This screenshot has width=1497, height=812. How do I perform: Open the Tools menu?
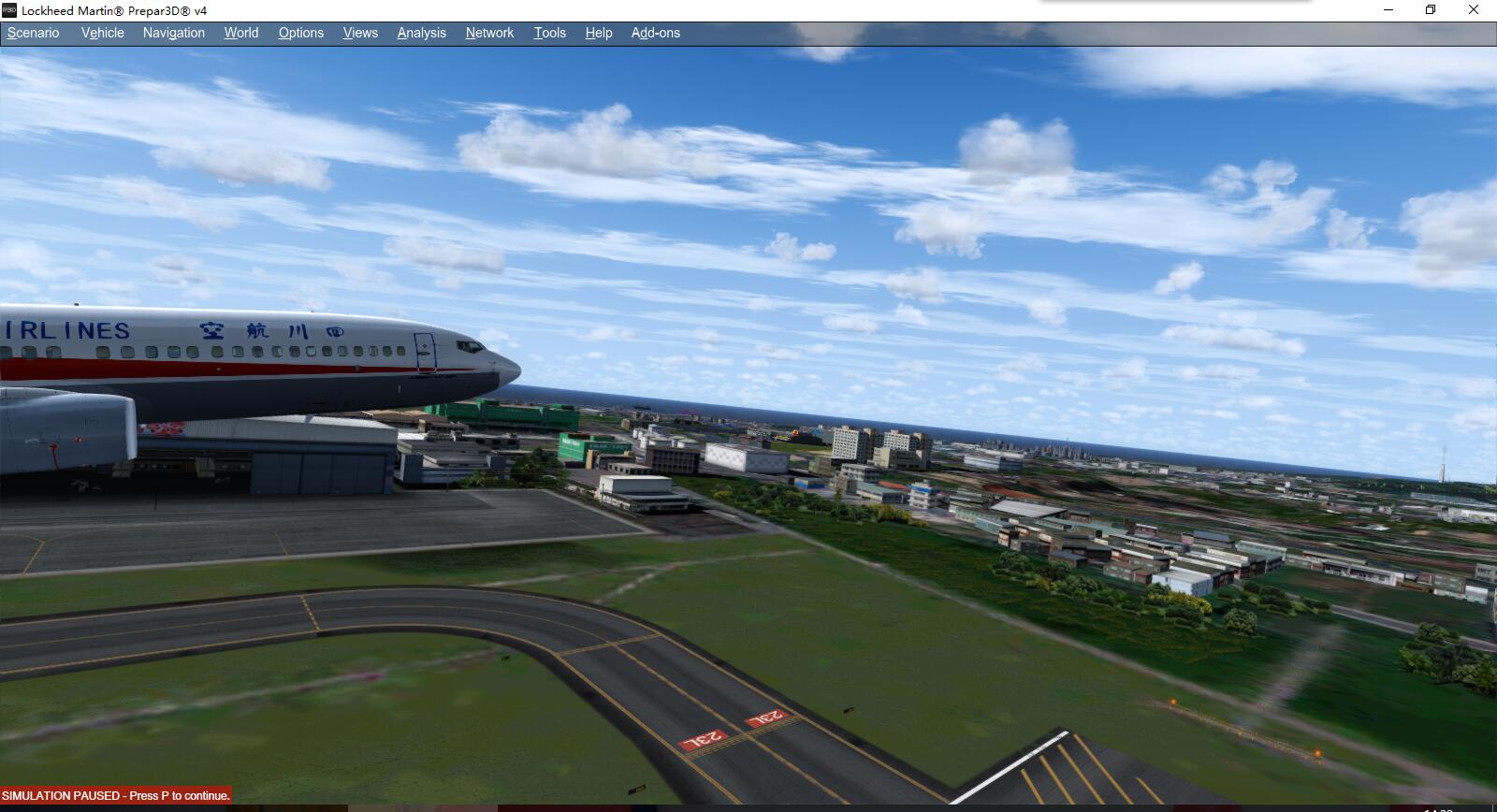point(549,33)
